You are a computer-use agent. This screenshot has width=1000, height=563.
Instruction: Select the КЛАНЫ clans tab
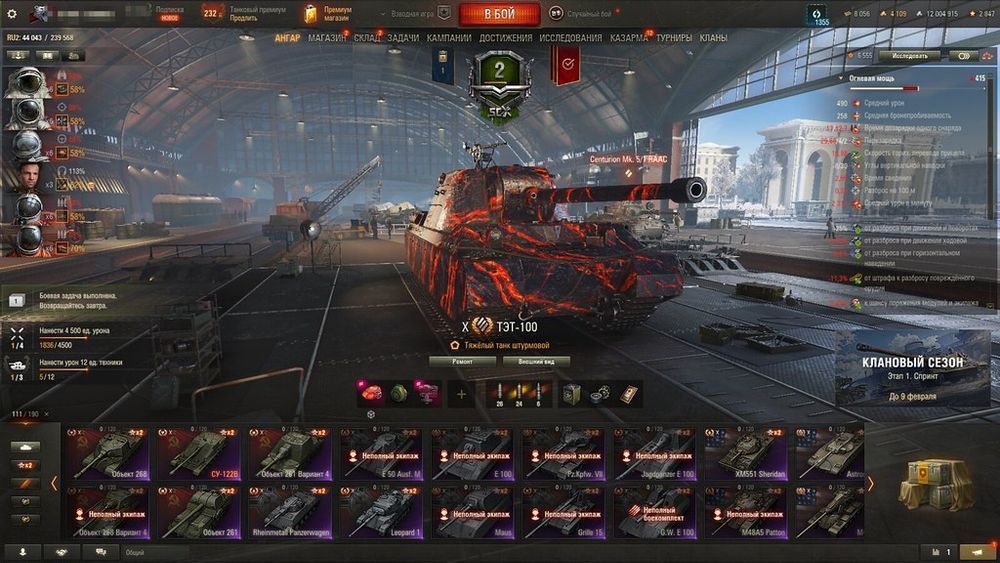713,38
